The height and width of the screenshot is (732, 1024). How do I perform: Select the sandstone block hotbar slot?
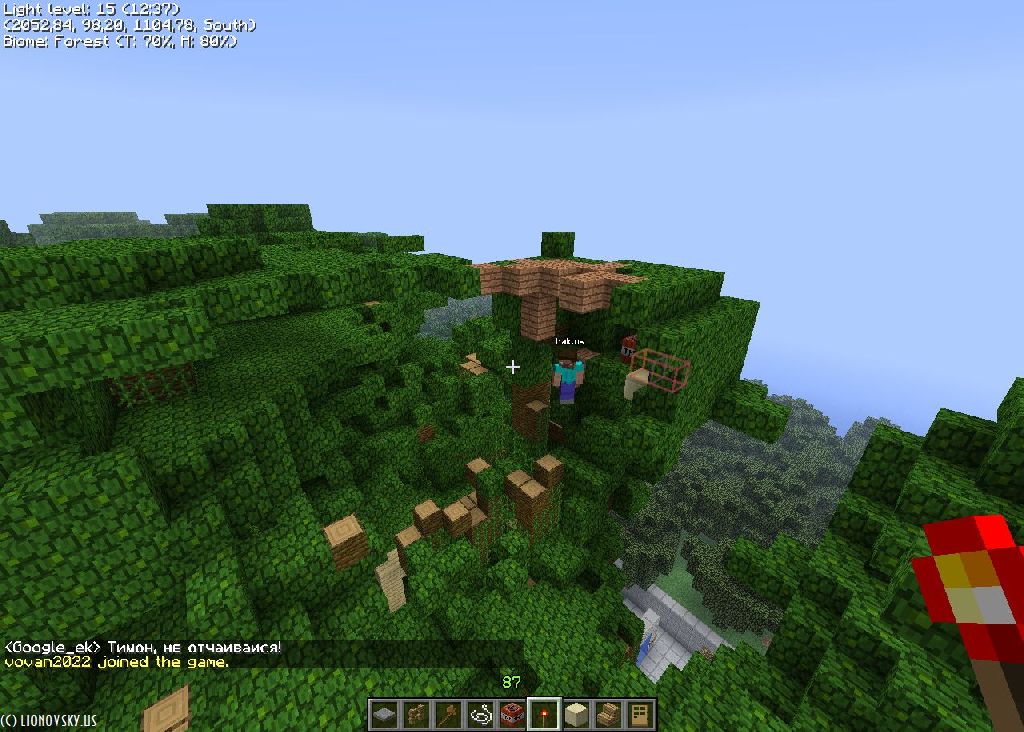tap(576, 715)
